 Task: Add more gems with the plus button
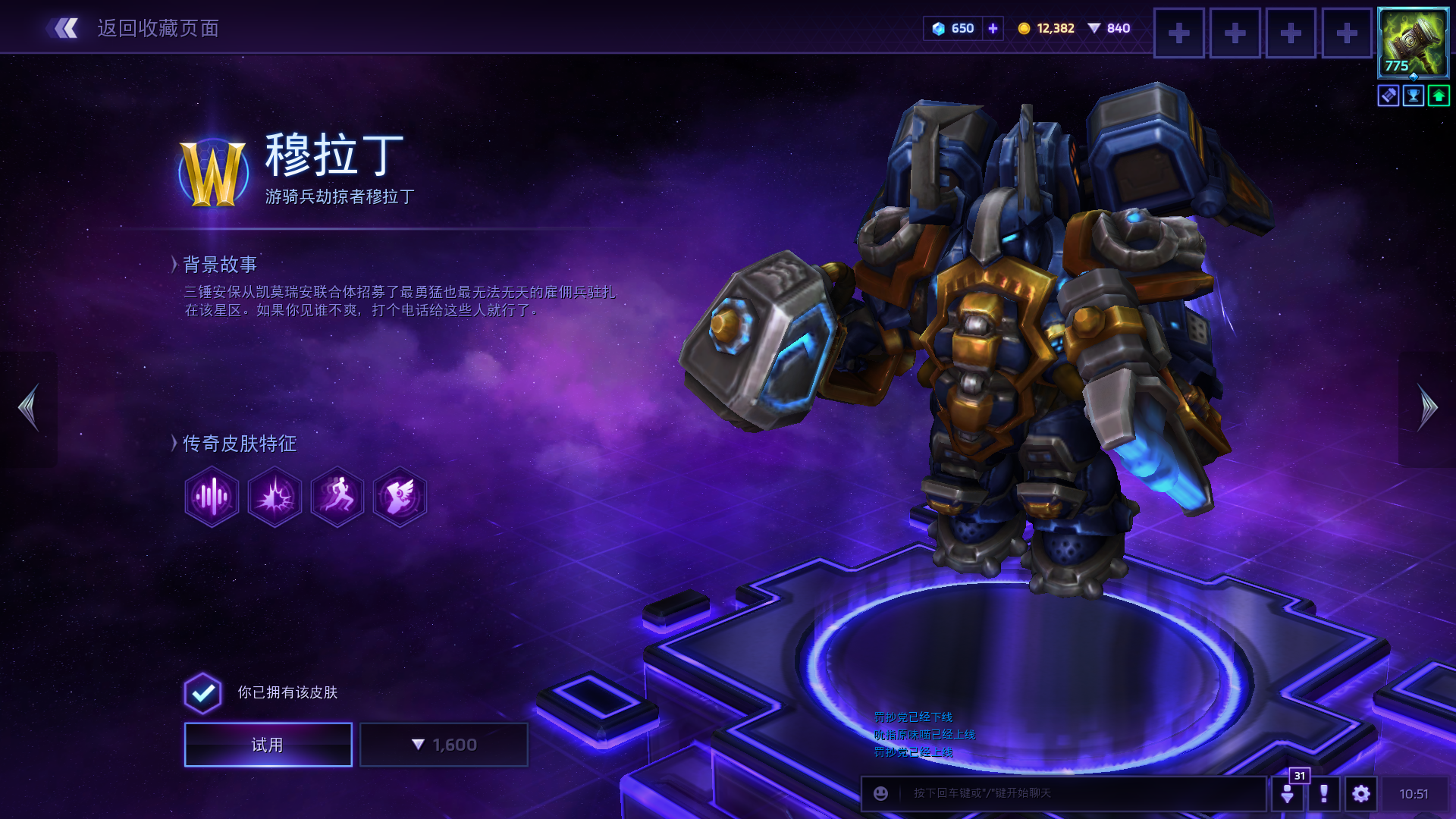pyautogui.click(x=993, y=28)
